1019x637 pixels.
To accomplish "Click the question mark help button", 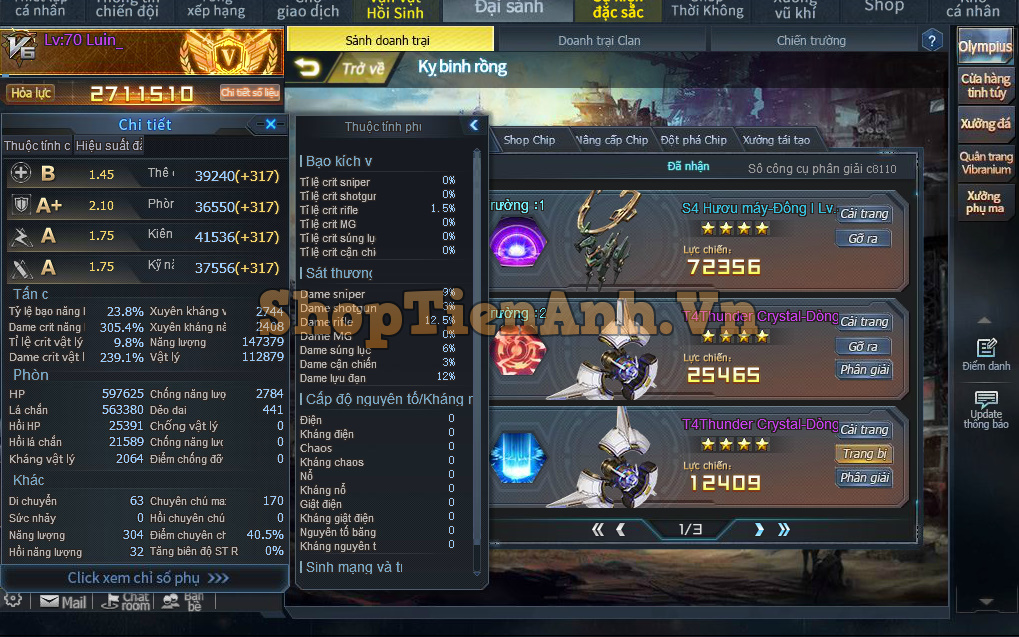I will 931,41.
